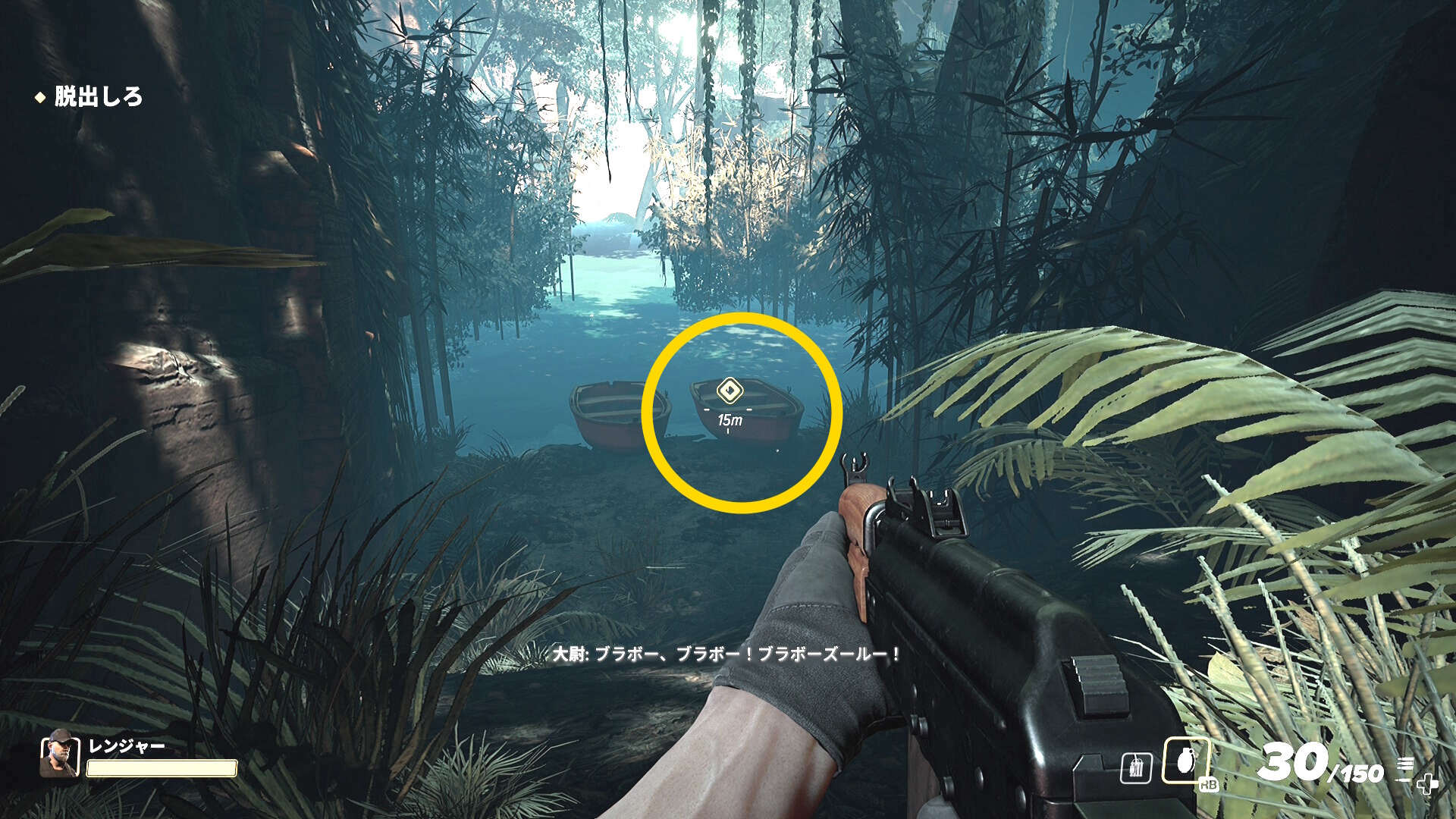Click the fire mode bullets icon
This screenshot has width=1456, height=819.
point(1404,766)
